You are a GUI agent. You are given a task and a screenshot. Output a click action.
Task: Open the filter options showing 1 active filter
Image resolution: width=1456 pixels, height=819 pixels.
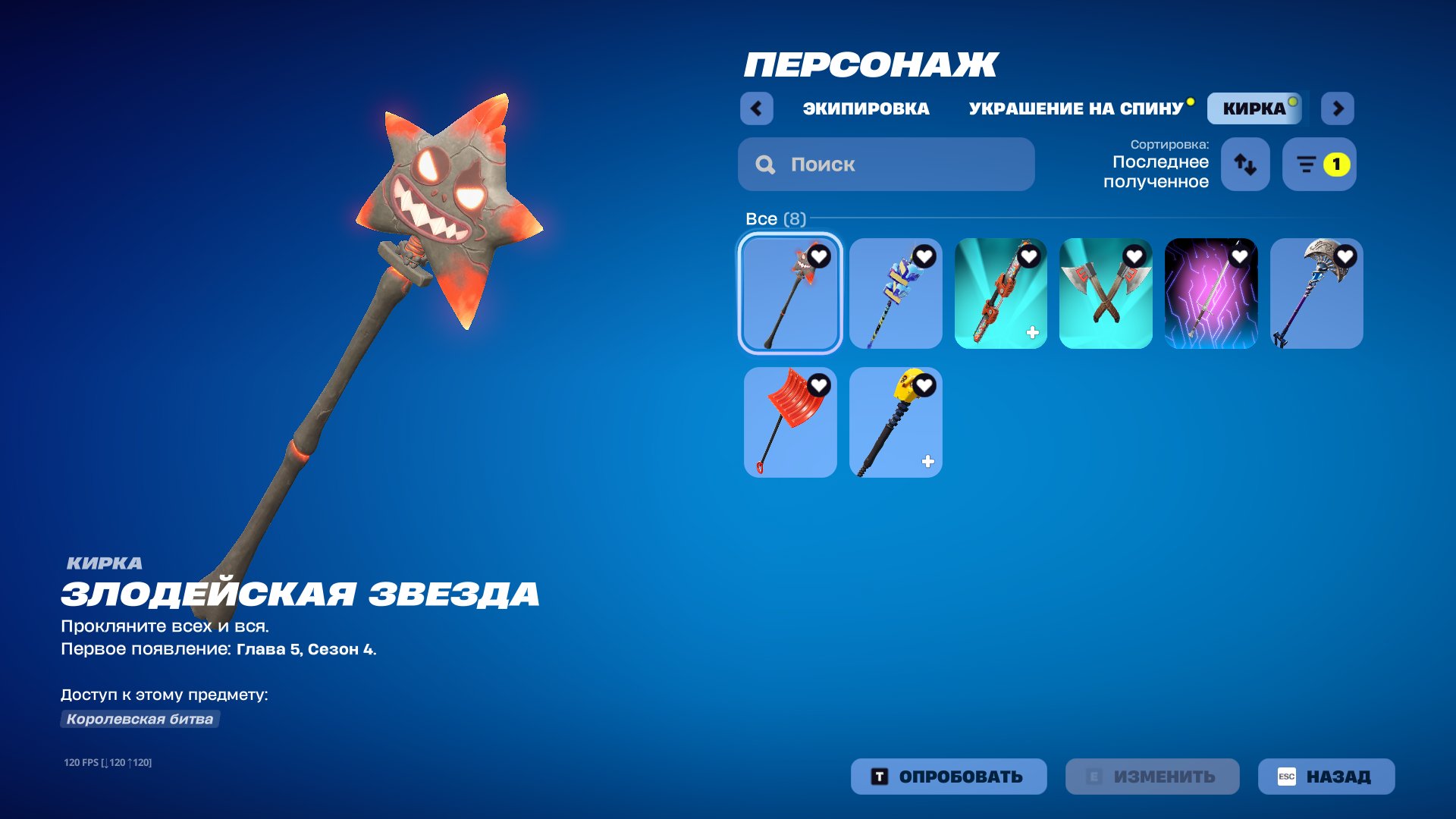point(1318,165)
